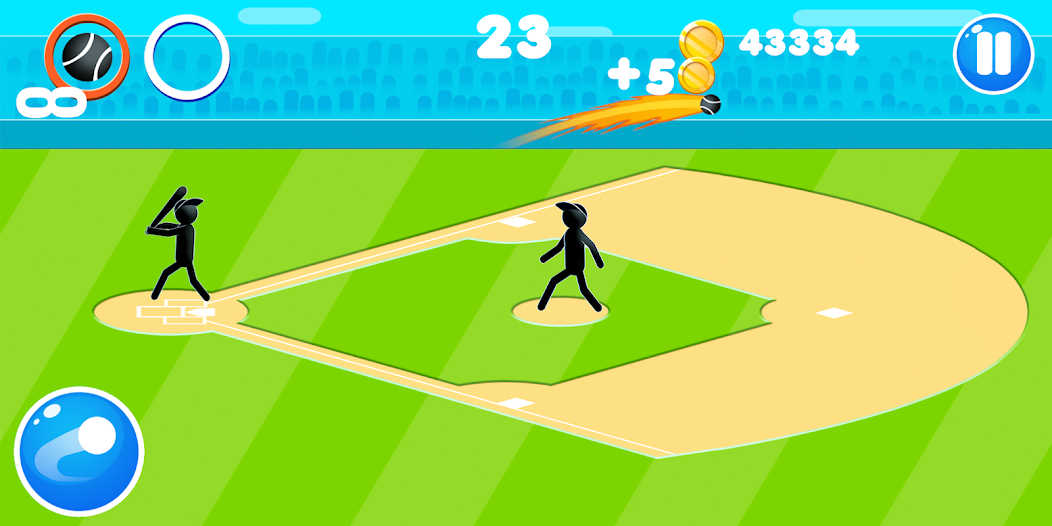This screenshot has height=526, width=1052.
Task: Select the black baseball in orange ring
Action: click(x=86, y=55)
